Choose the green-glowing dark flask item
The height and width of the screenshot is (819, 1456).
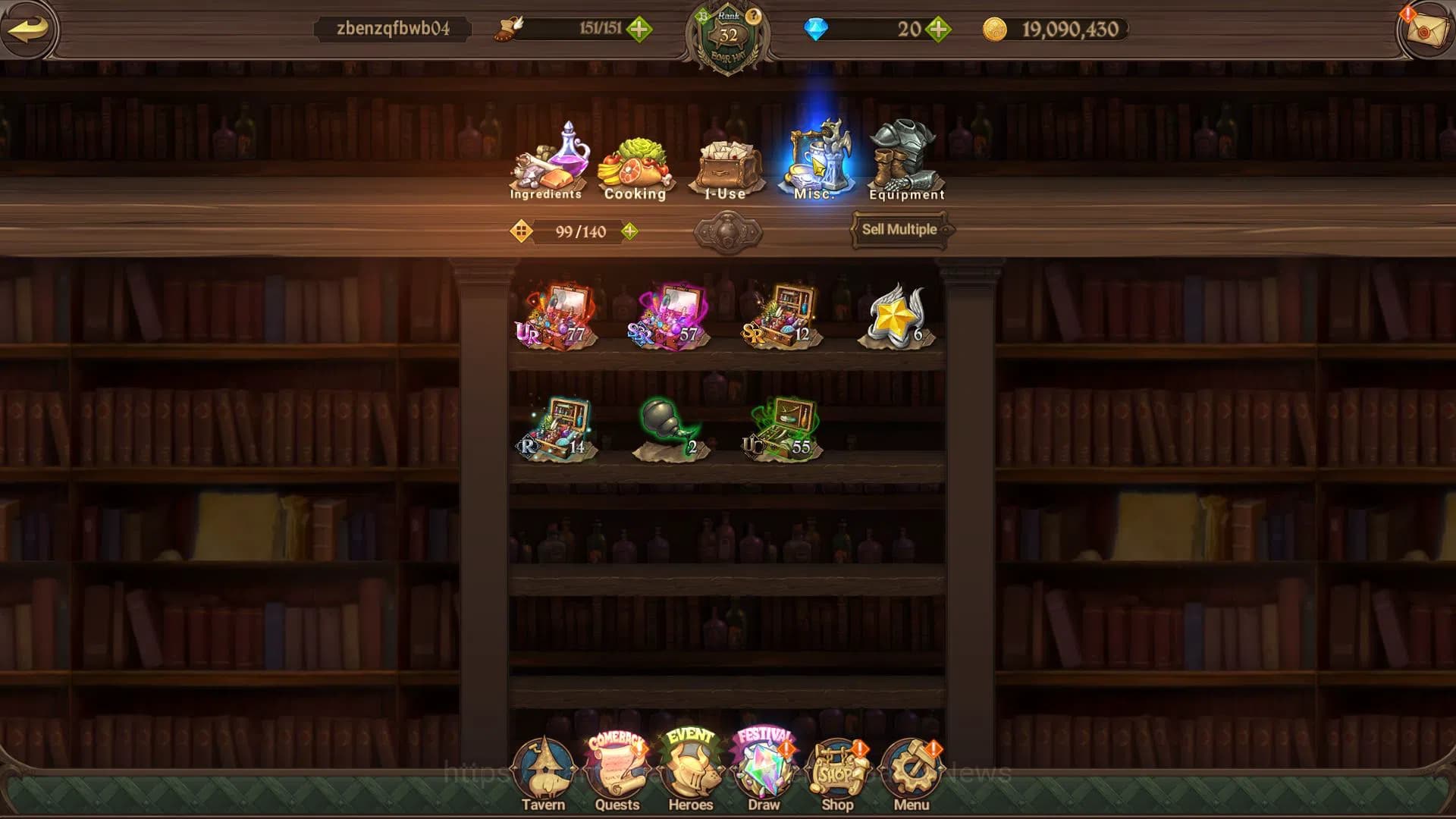tap(668, 428)
